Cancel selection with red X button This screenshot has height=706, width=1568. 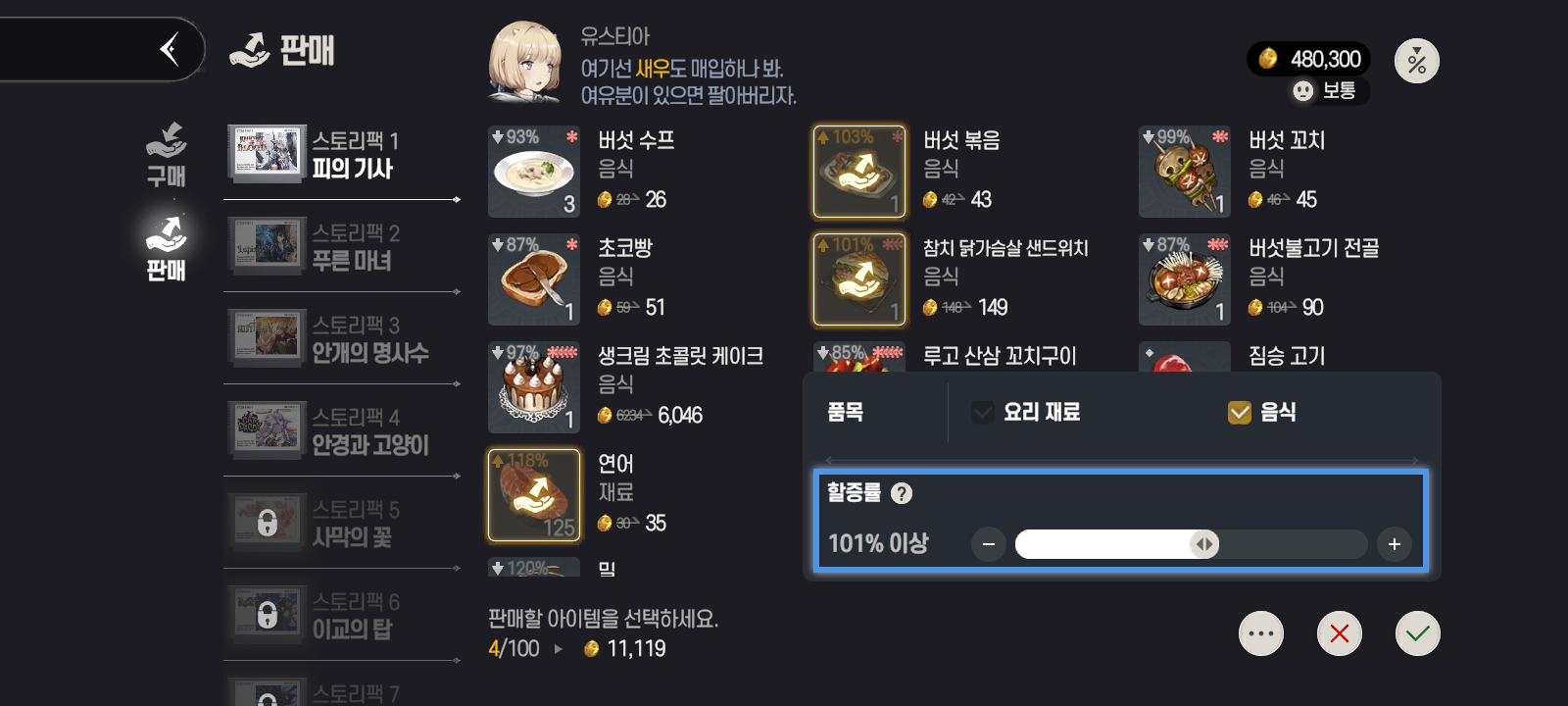click(1340, 633)
